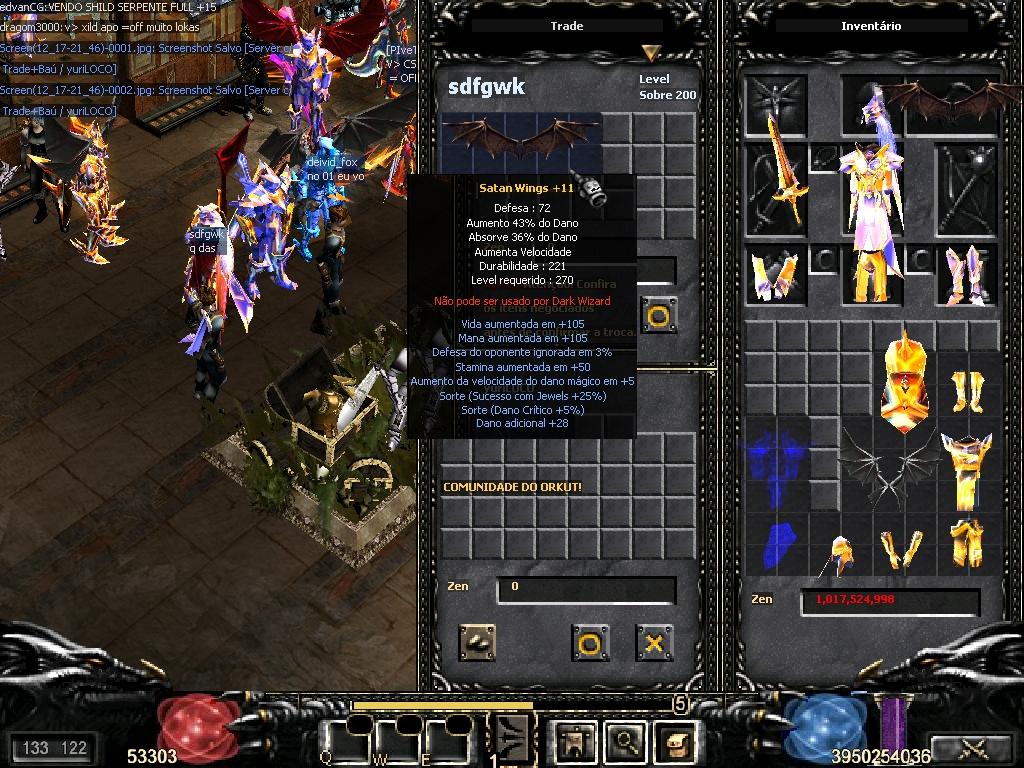Click the crossed swords button
1024x768 pixels.
[x=972, y=746]
